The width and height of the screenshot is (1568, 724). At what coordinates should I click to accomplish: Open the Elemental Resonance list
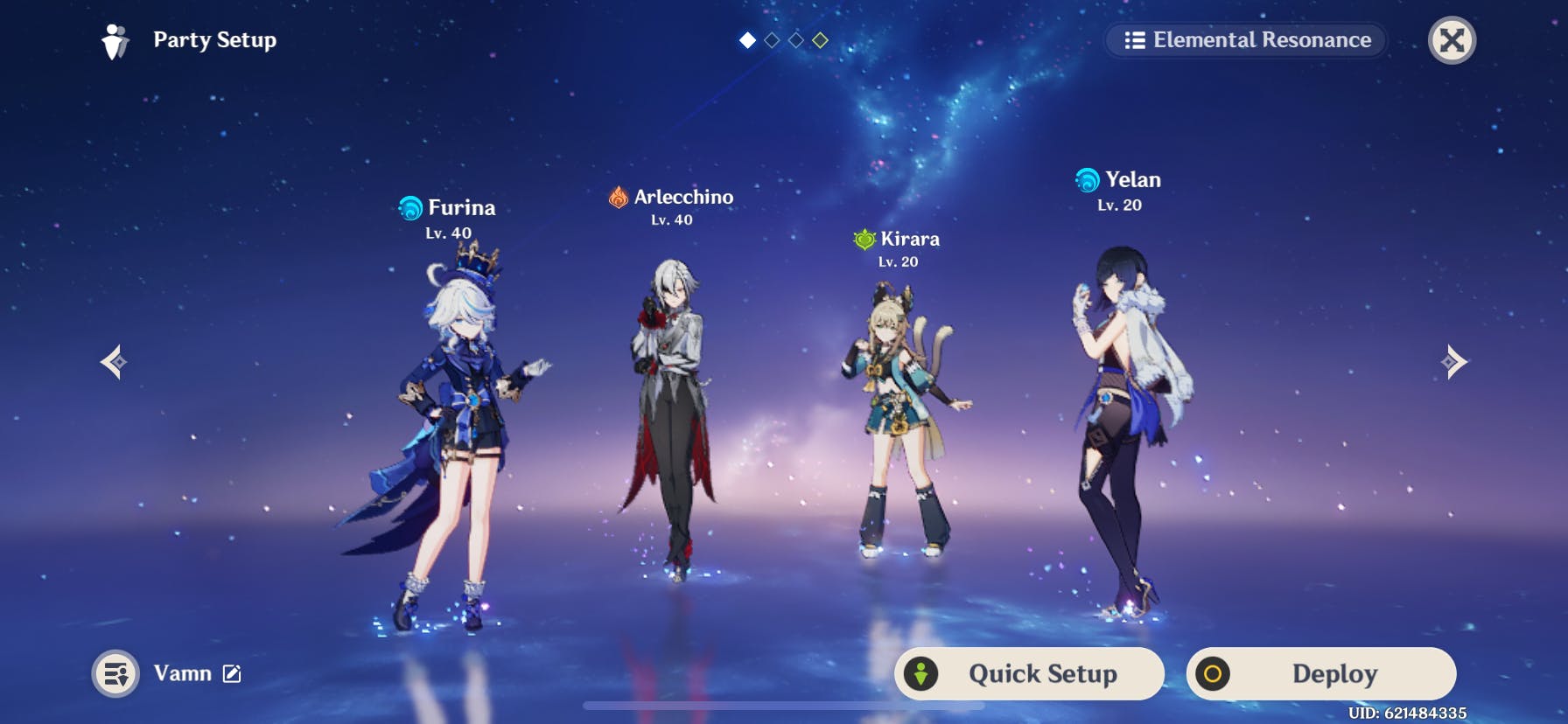click(1246, 40)
